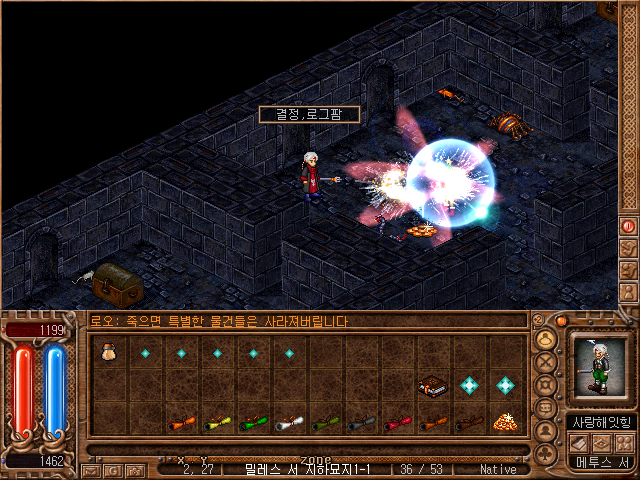
Task: Select the white scroll in the inventory
Action: tap(289, 423)
